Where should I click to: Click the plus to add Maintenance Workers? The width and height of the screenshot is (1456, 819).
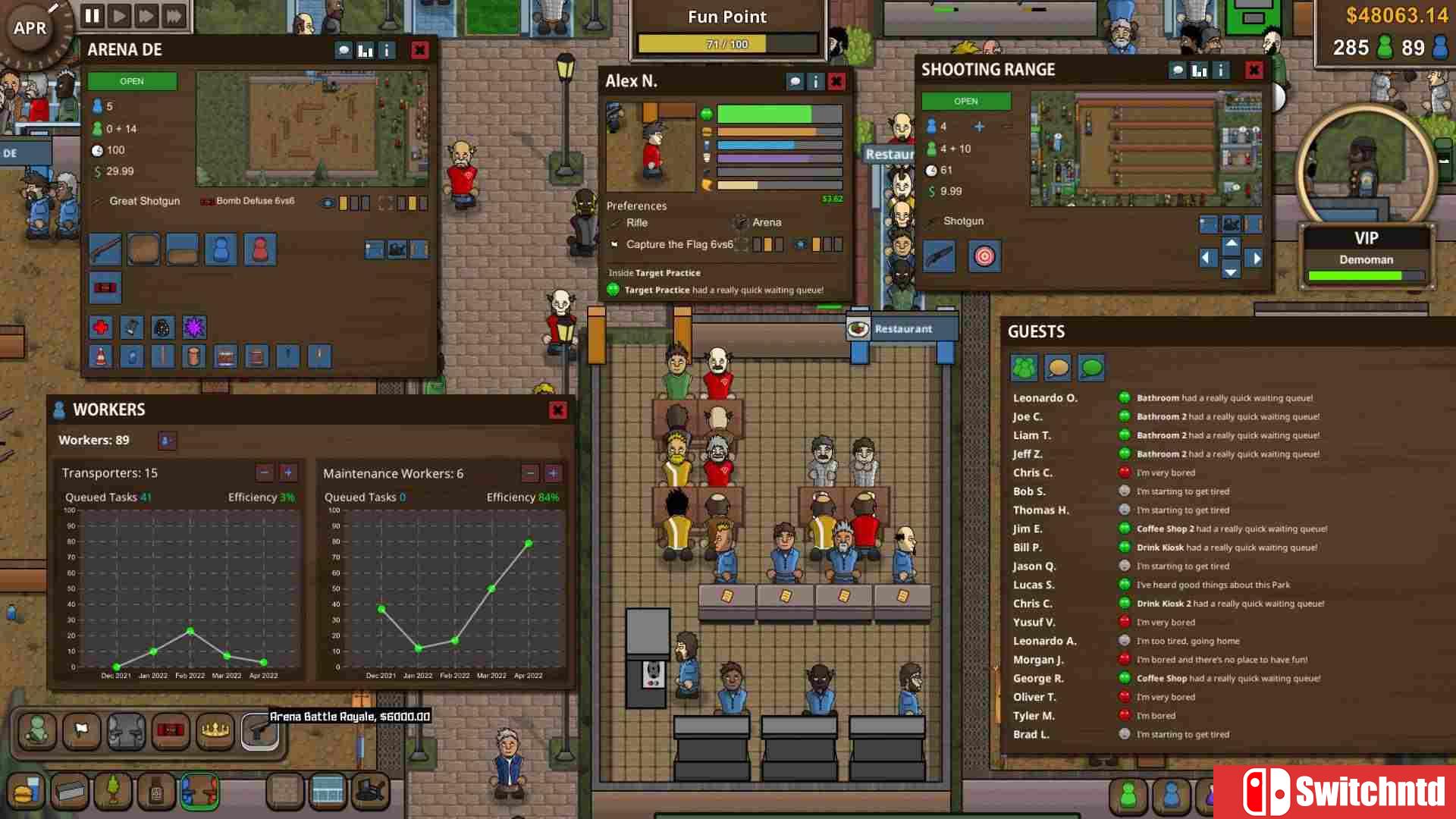point(553,472)
